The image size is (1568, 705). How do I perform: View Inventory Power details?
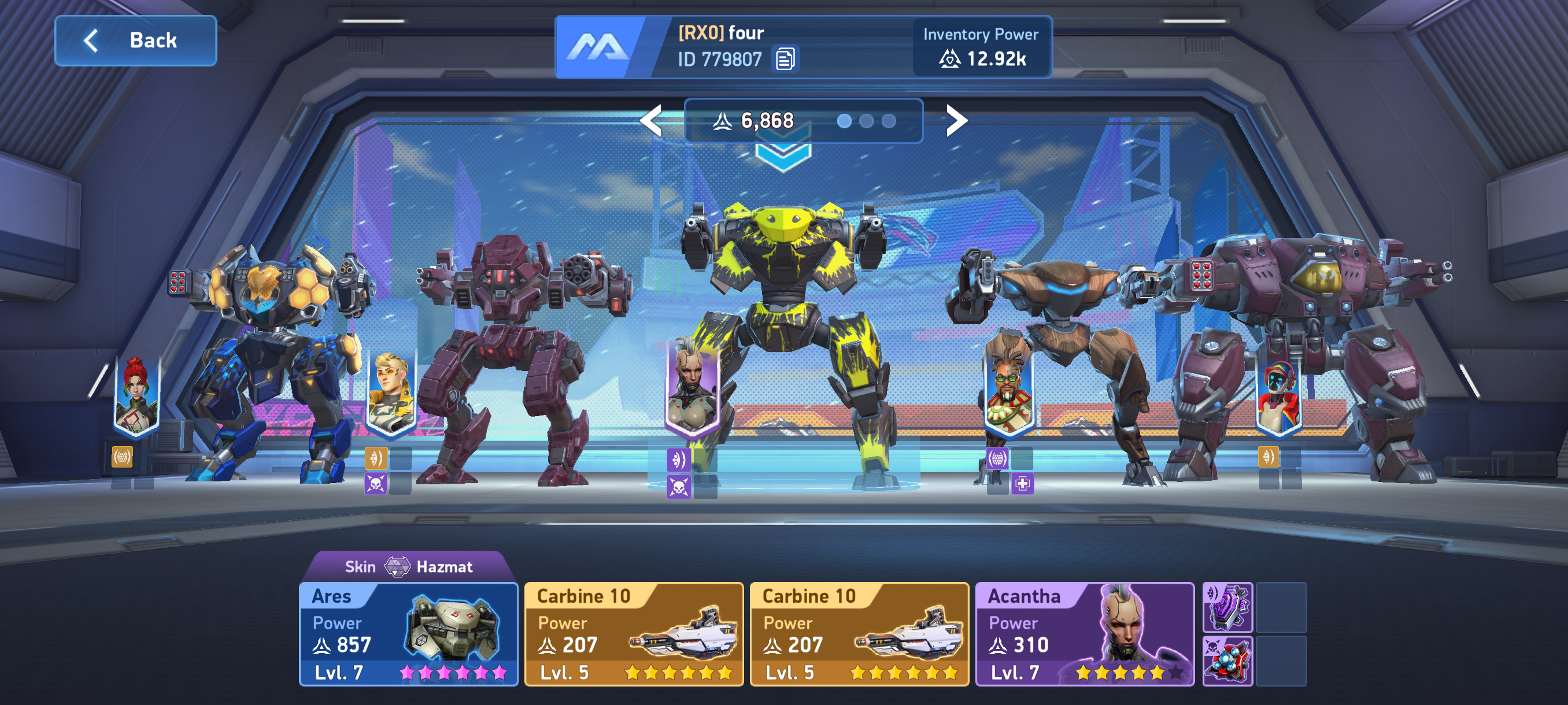point(981,47)
